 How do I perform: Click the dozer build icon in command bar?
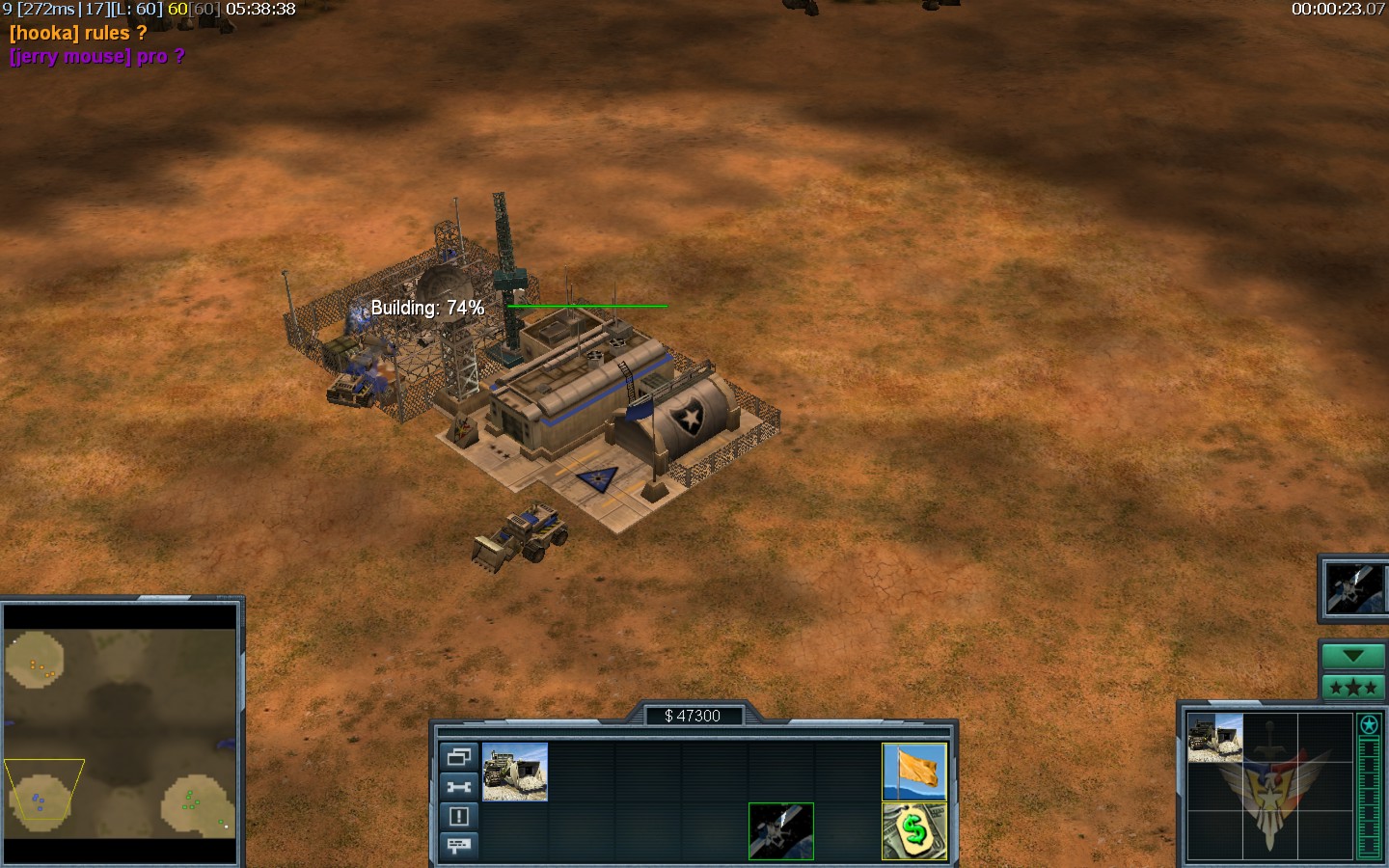point(515,772)
